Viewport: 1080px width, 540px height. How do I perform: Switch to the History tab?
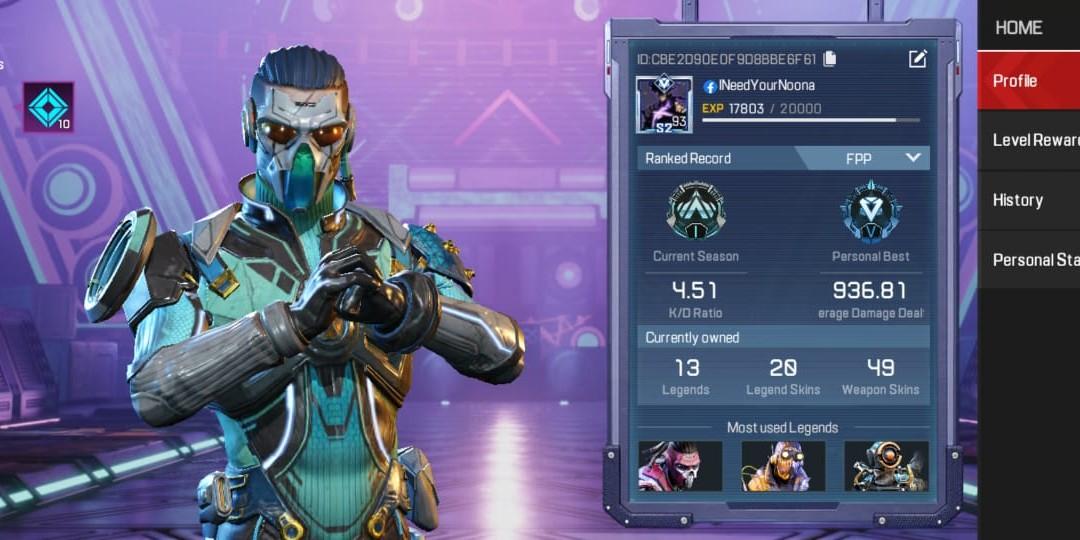[1028, 200]
